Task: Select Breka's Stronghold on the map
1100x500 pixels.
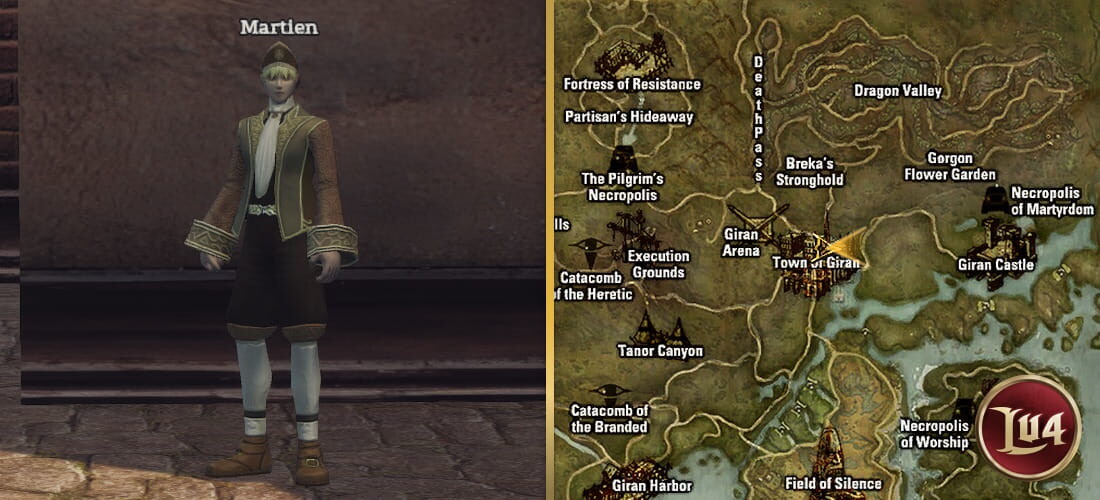Action: [810, 172]
